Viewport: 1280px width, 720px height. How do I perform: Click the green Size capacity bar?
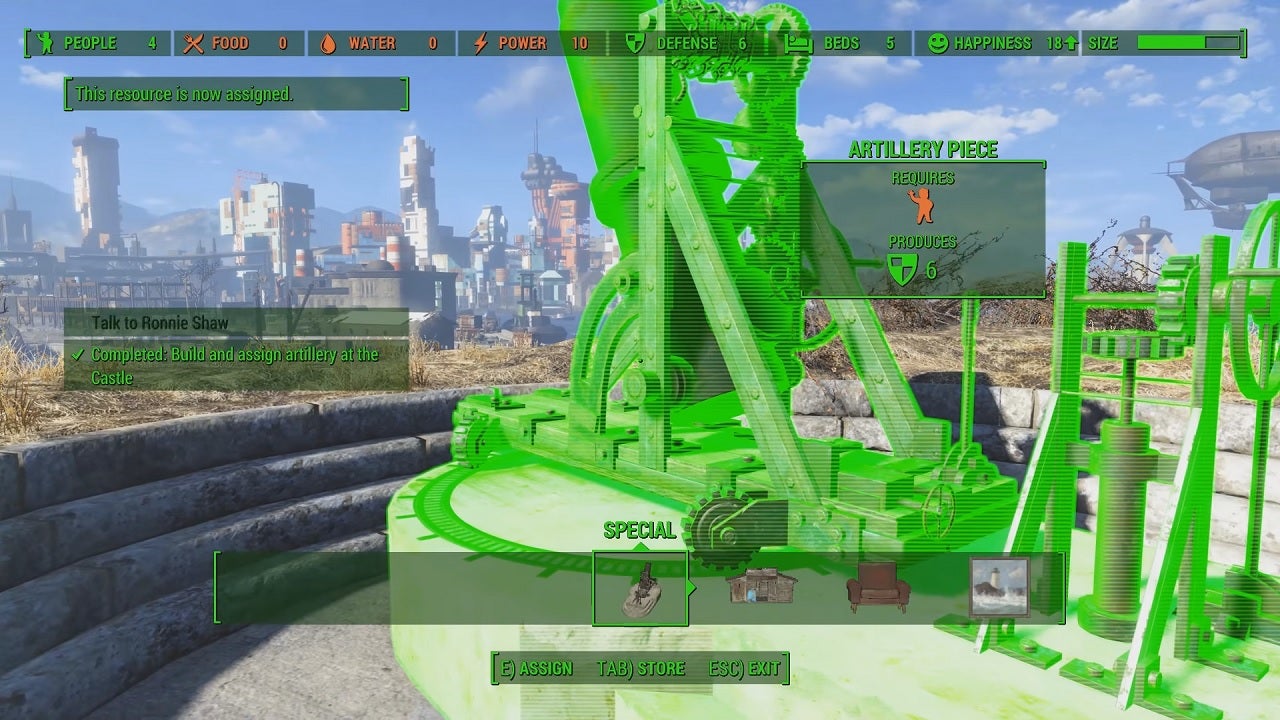tap(1171, 43)
